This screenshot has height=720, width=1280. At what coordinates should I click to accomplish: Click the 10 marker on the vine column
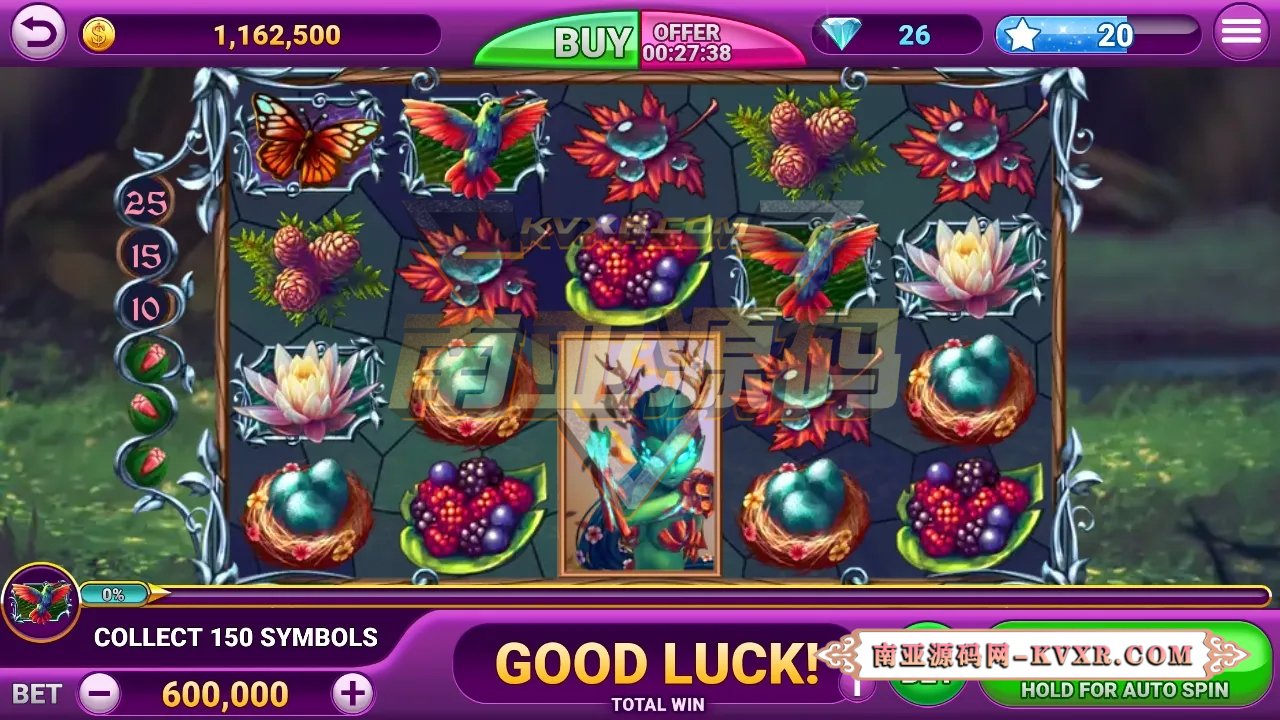pyautogui.click(x=145, y=308)
